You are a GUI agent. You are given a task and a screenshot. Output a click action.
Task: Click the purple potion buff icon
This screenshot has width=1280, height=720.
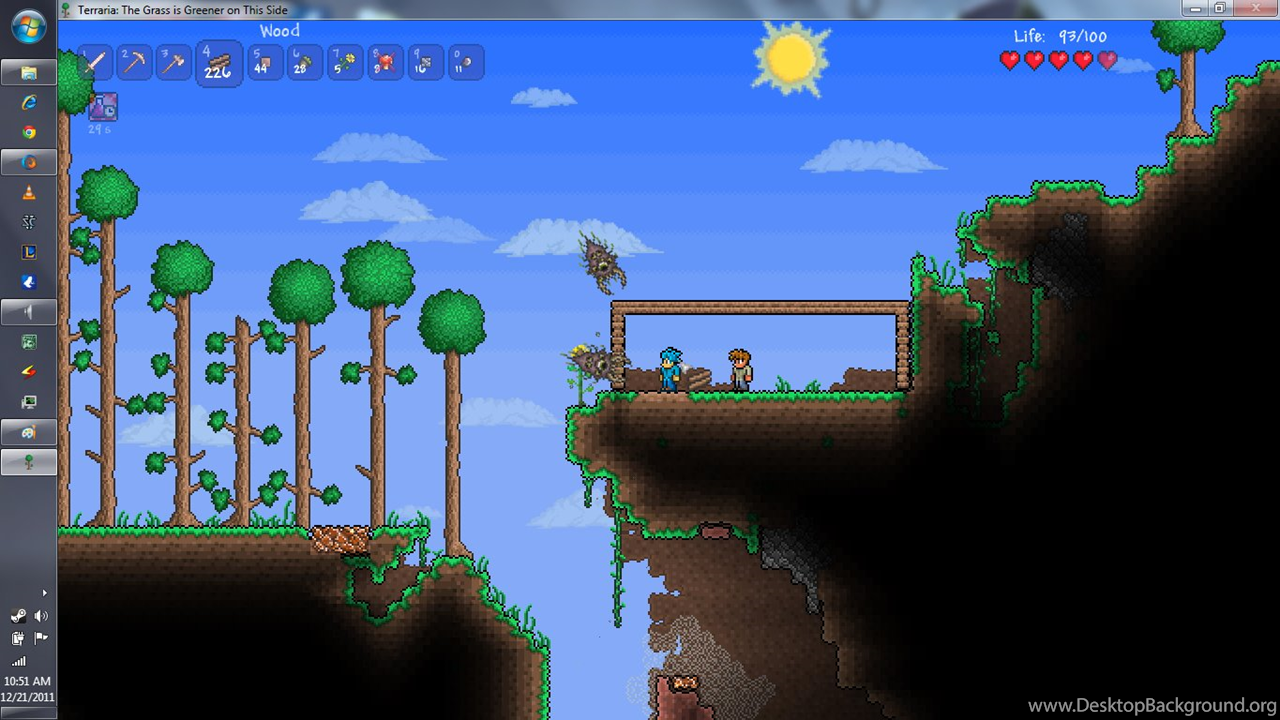click(x=103, y=106)
